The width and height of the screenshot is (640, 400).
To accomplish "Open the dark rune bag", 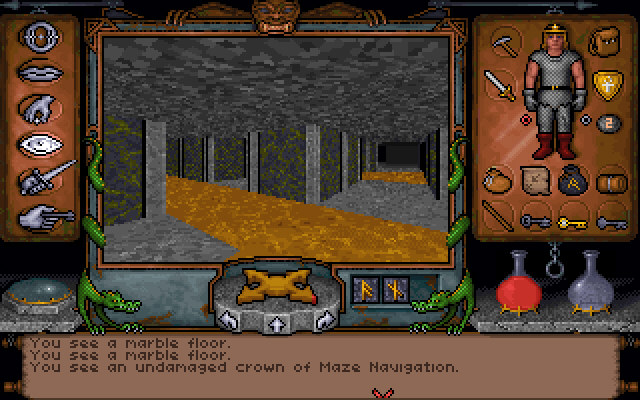I will coord(572,181).
